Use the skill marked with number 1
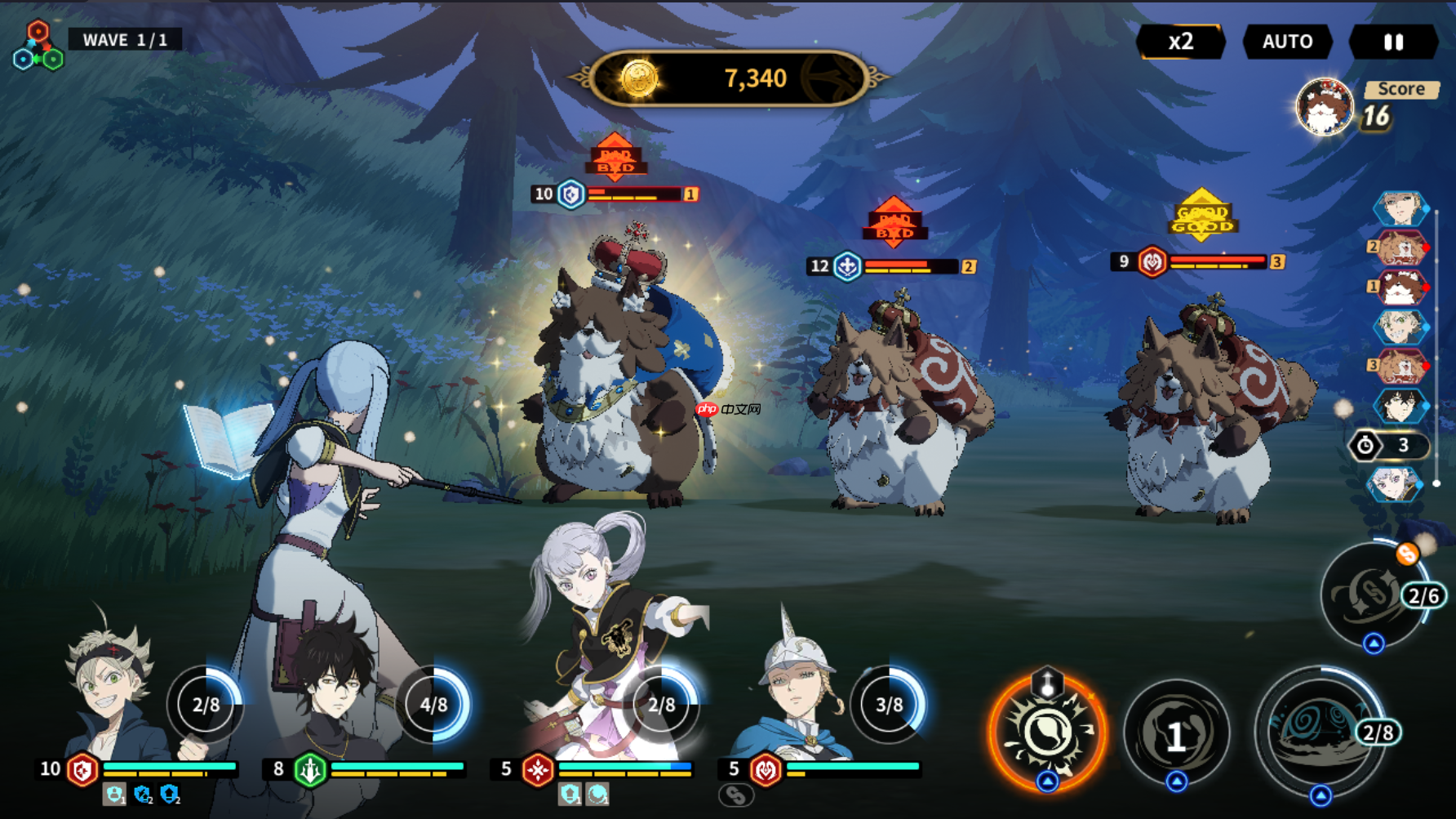This screenshot has height=819, width=1456. [1176, 734]
